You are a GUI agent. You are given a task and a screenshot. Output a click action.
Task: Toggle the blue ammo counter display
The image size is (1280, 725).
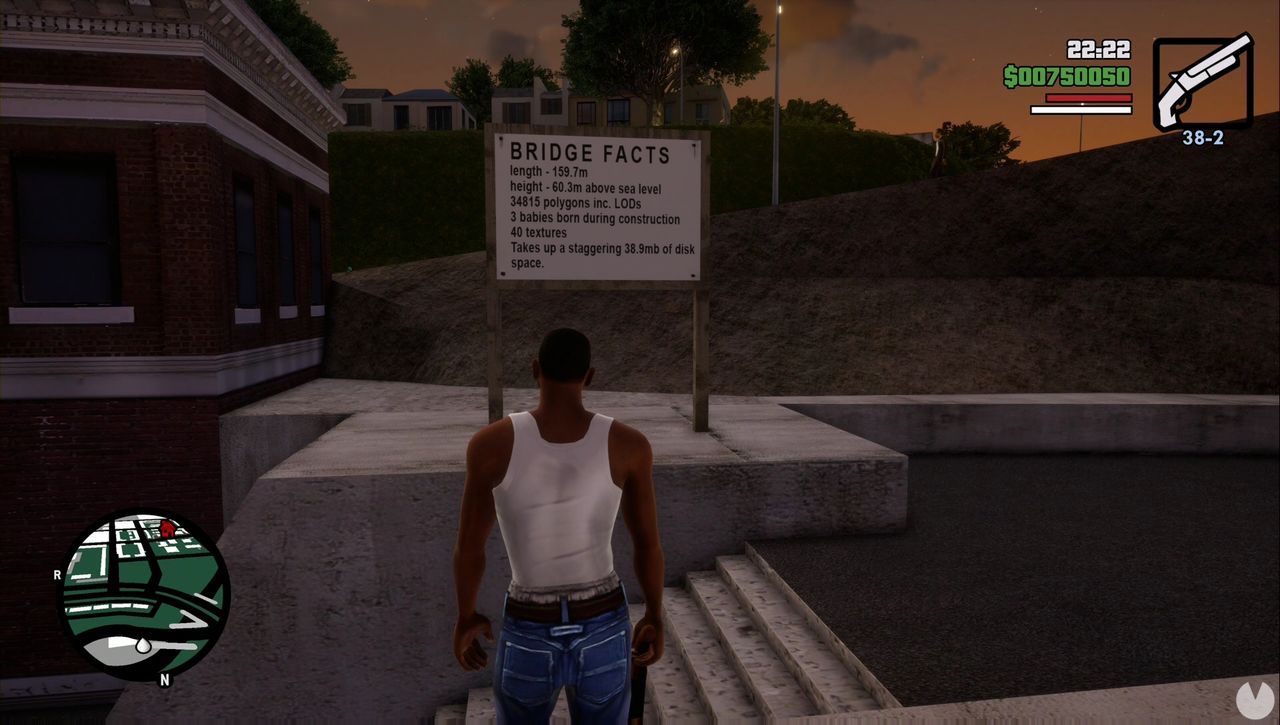(x=1205, y=137)
